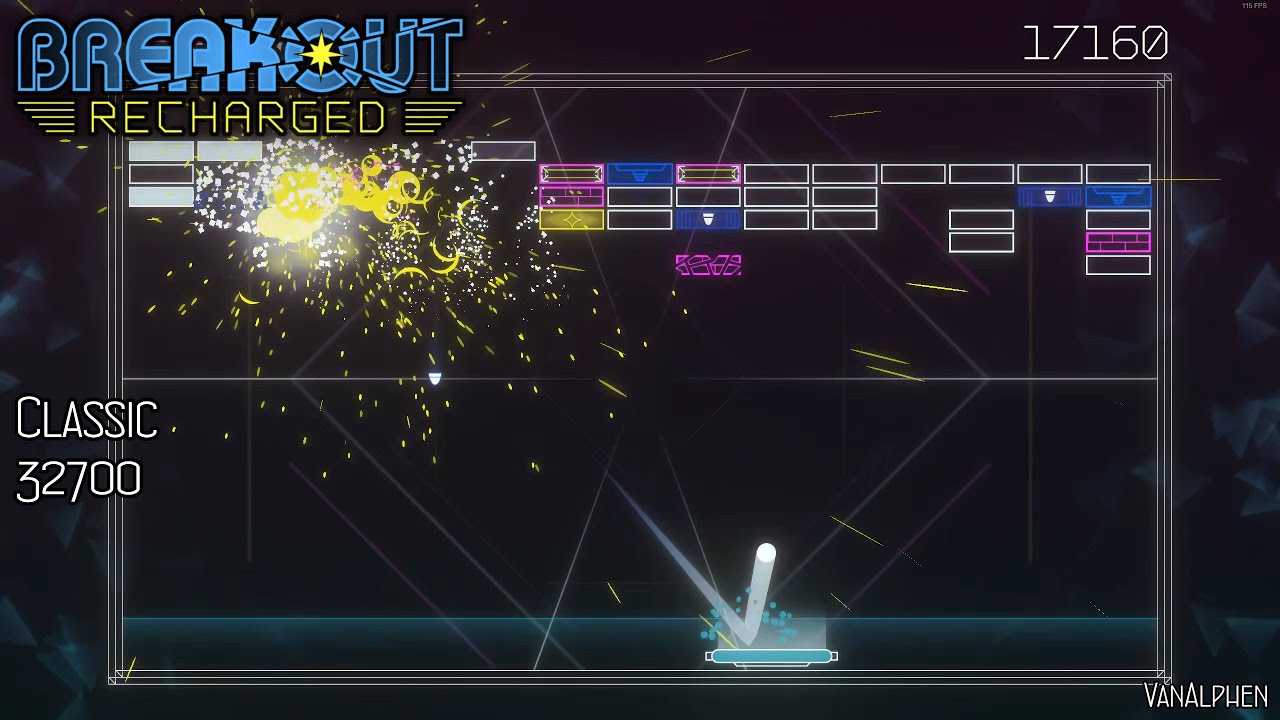The image size is (1280, 720).
Task: Click the pink-outlined brick with gold center
Action: [570, 172]
